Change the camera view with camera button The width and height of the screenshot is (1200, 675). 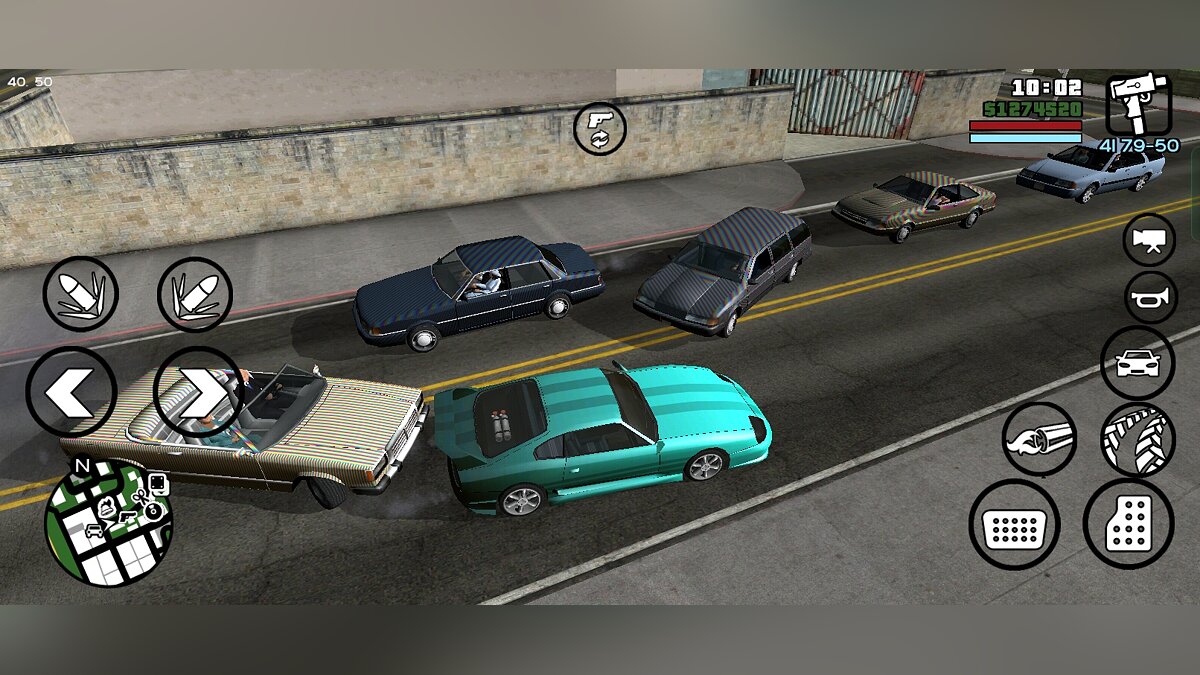(x=1149, y=240)
